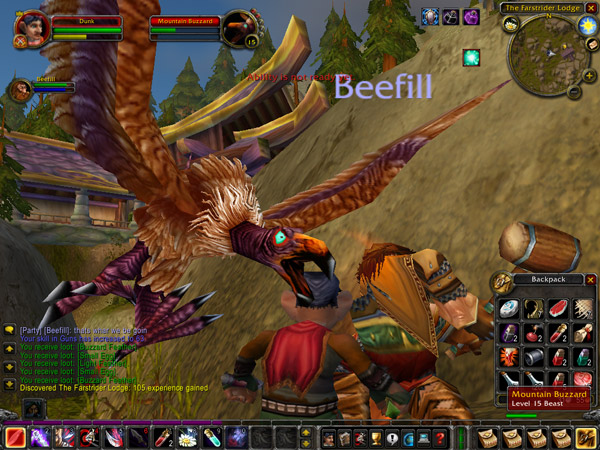Close the minimap with the X button
600x450 pixels.
[x=591, y=8]
